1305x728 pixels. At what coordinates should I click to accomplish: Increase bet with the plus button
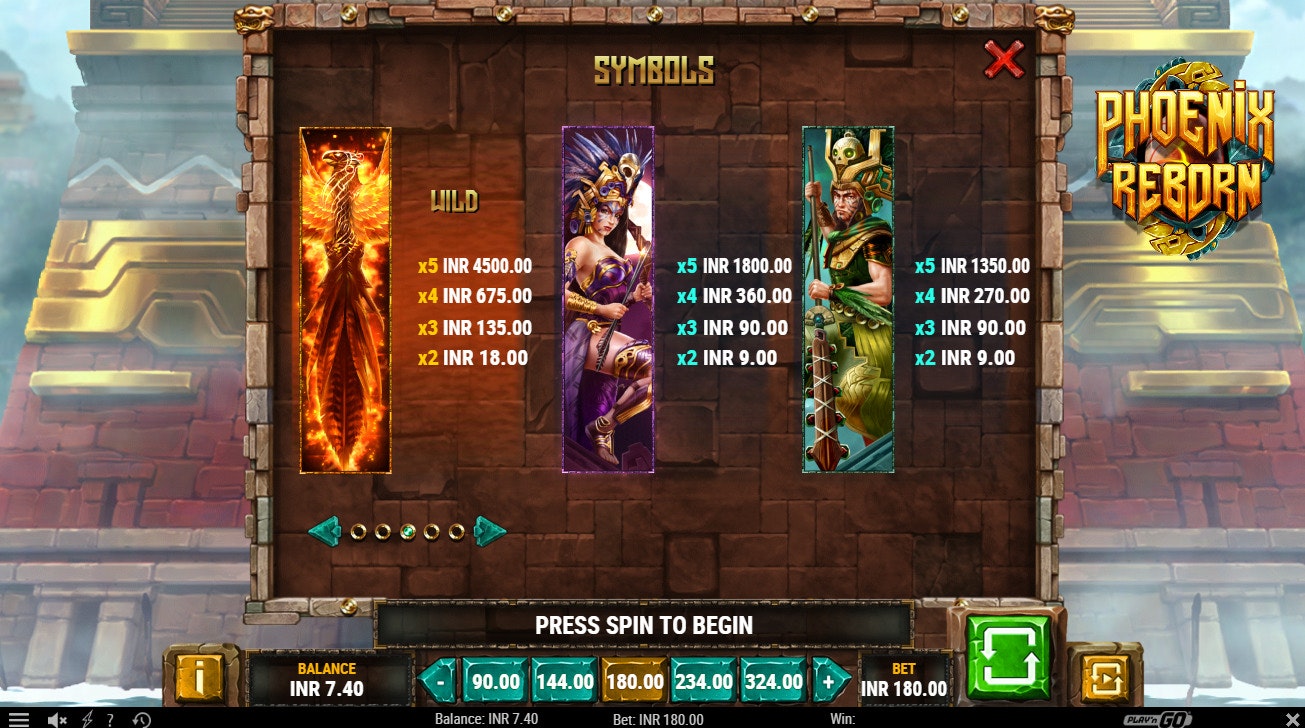(x=830, y=681)
